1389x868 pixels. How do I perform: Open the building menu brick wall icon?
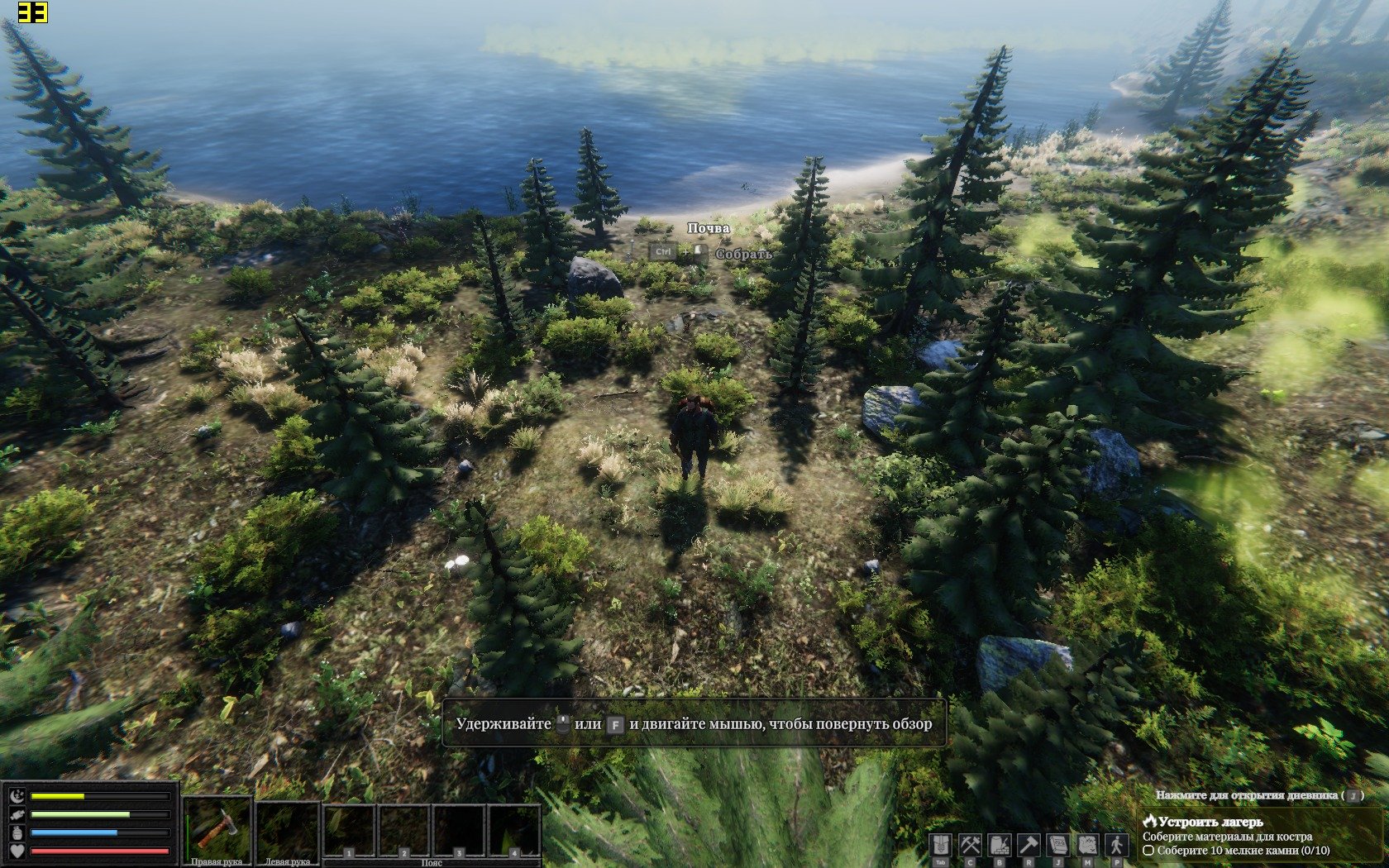click(x=1000, y=845)
